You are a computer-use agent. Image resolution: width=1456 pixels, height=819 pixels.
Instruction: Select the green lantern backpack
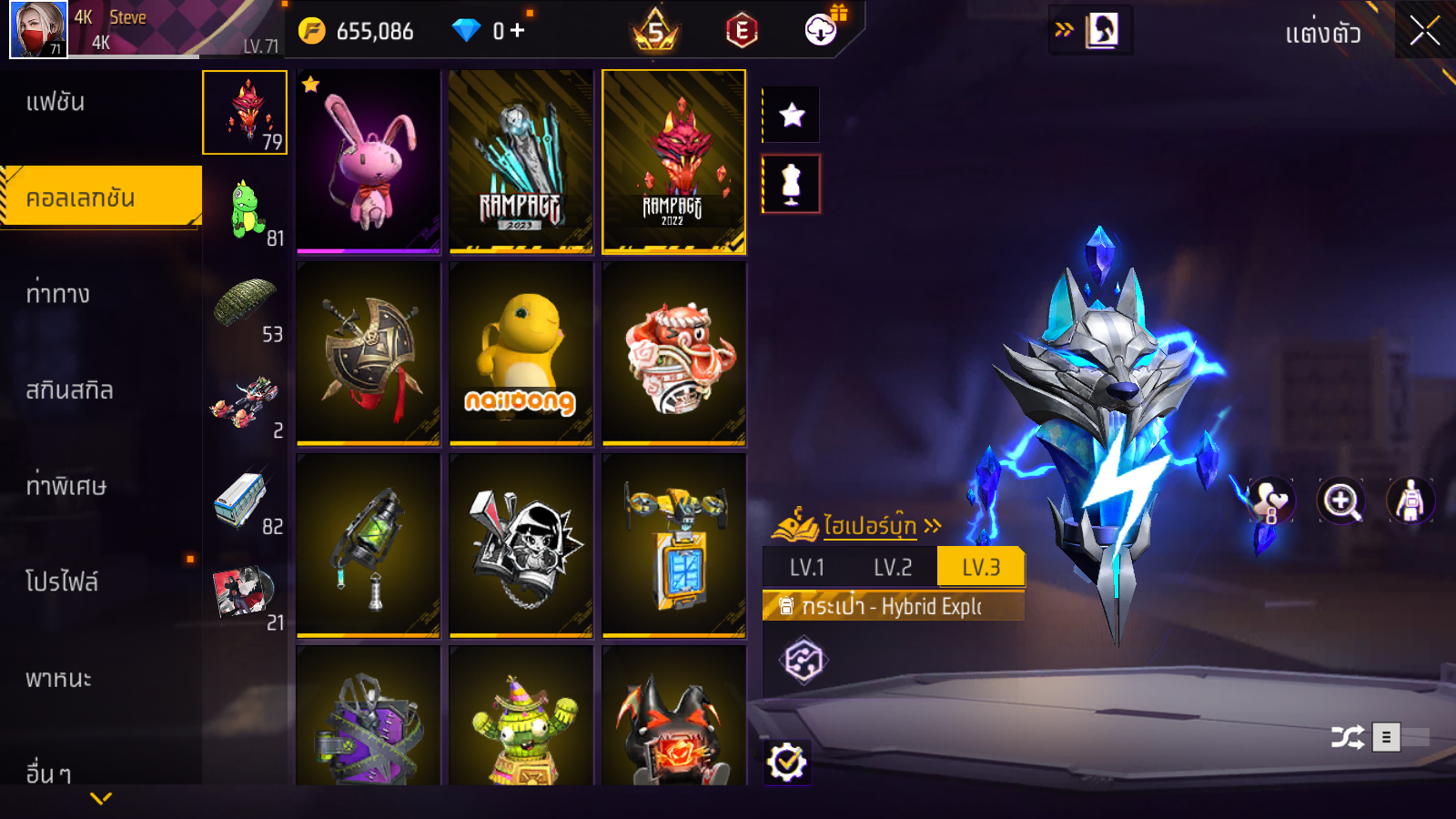click(x=369, y=545)
